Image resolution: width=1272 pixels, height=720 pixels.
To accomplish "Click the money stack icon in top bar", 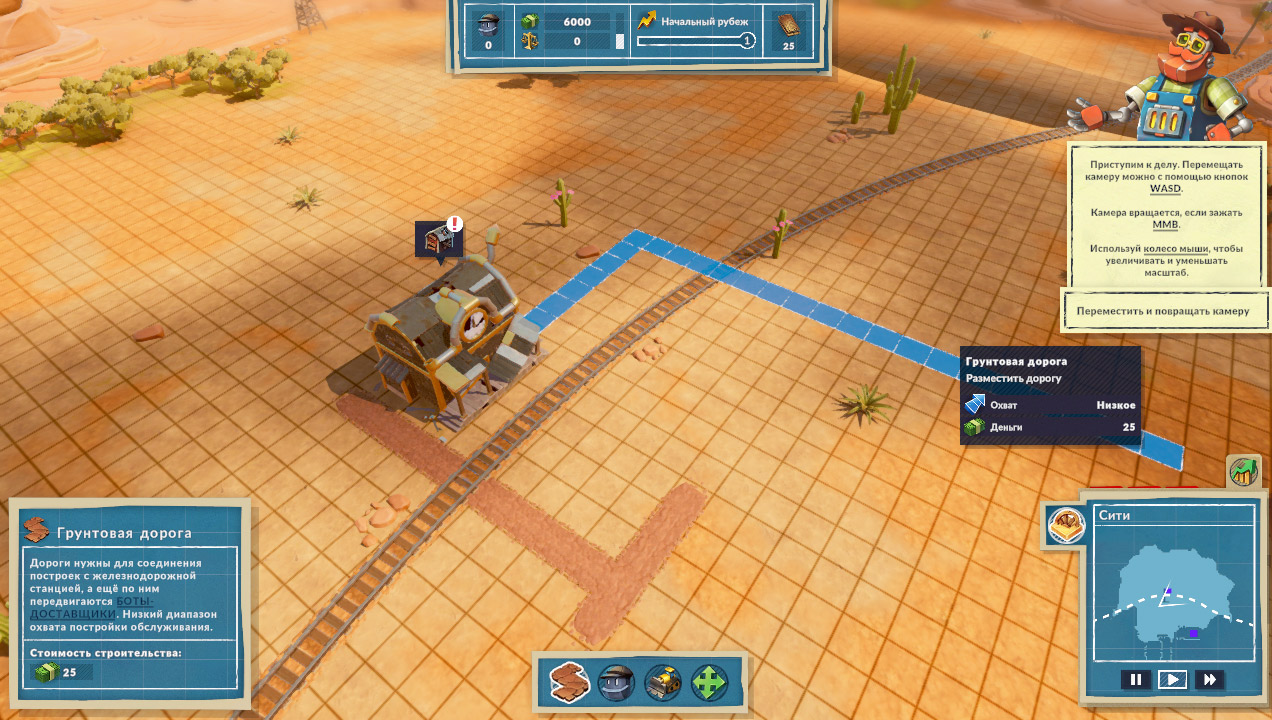I will pyautogui.click(x=530, y=21).
